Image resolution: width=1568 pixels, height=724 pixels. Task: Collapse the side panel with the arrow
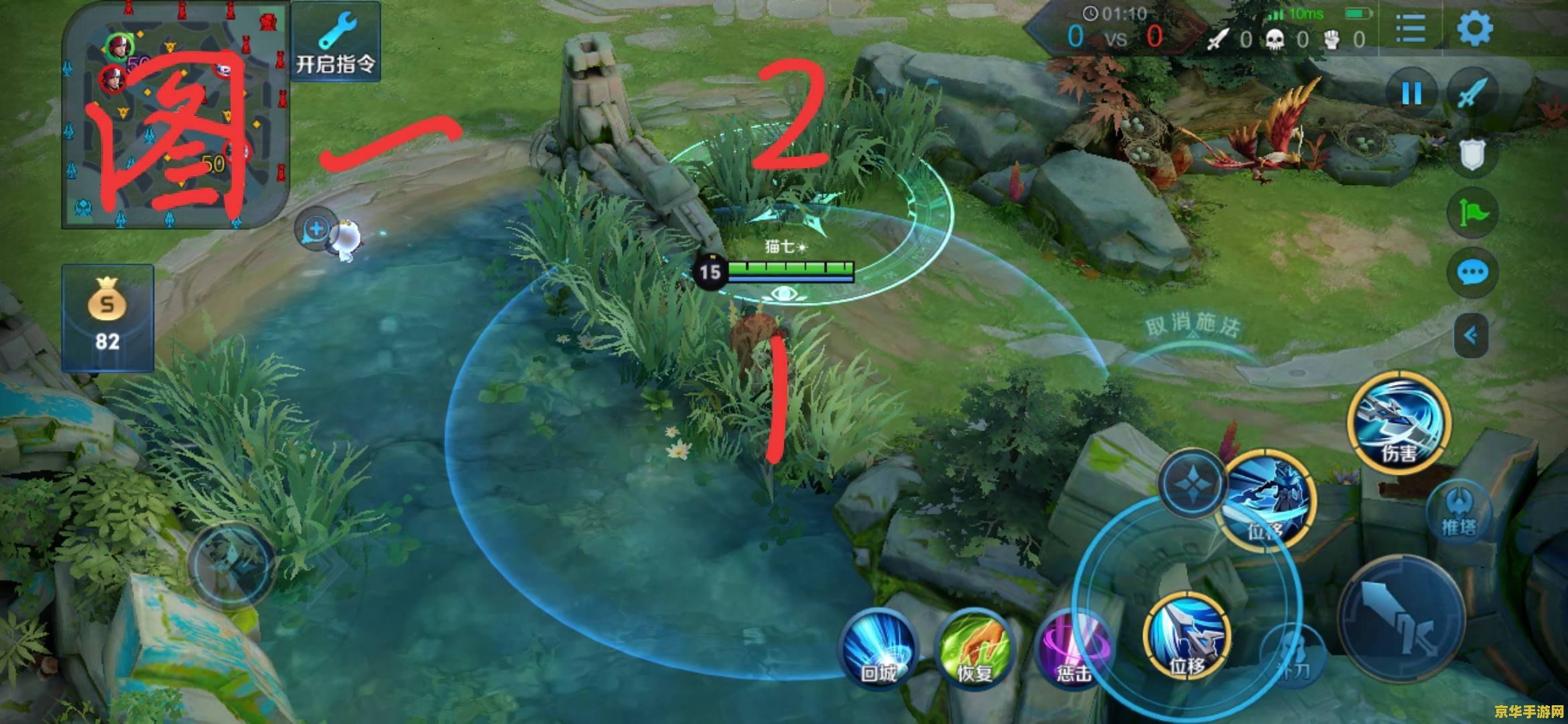(1471, 335)
